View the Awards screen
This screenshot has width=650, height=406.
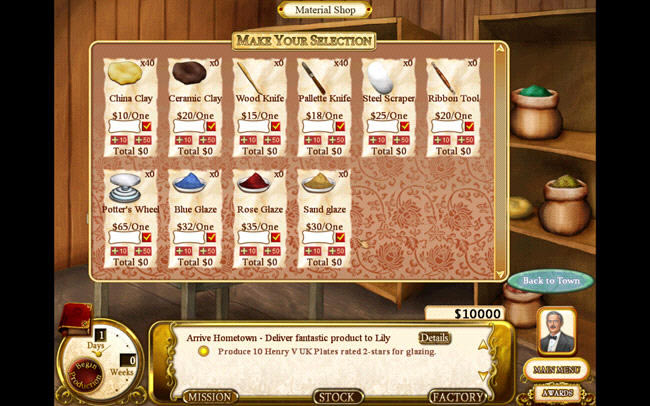point(556,391)
